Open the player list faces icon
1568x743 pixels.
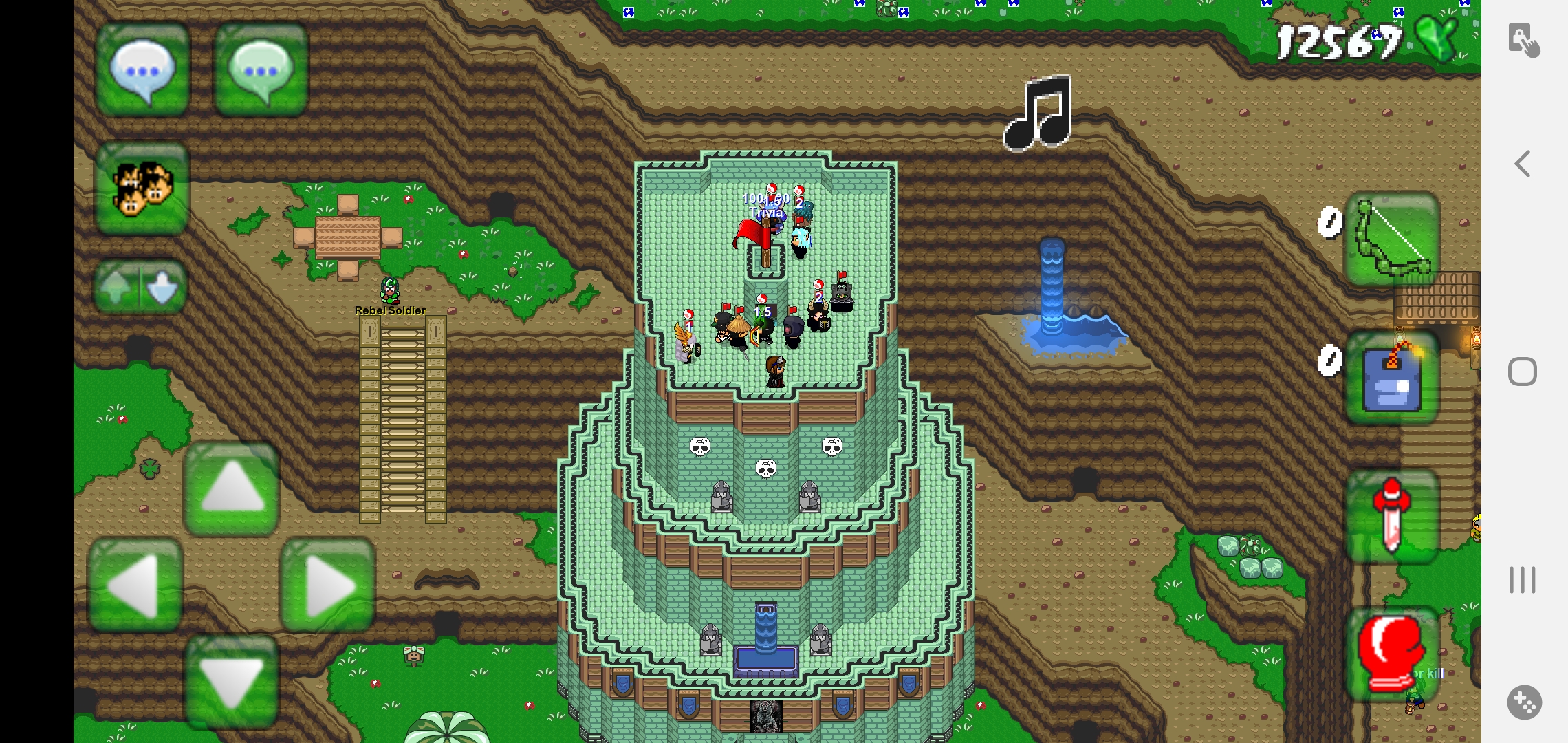click(x=142, y=189)
